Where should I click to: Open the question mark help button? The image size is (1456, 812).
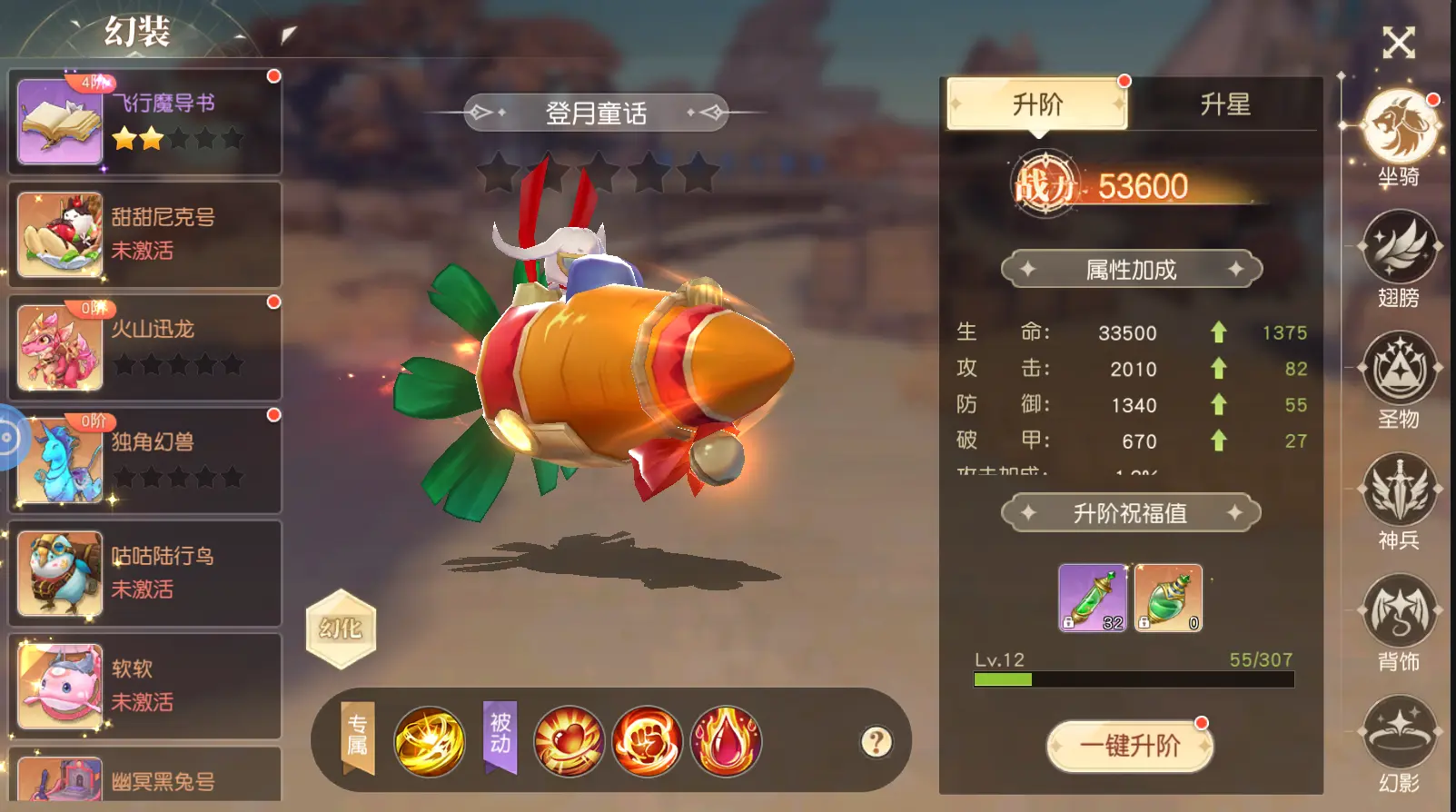click(877, 742)
